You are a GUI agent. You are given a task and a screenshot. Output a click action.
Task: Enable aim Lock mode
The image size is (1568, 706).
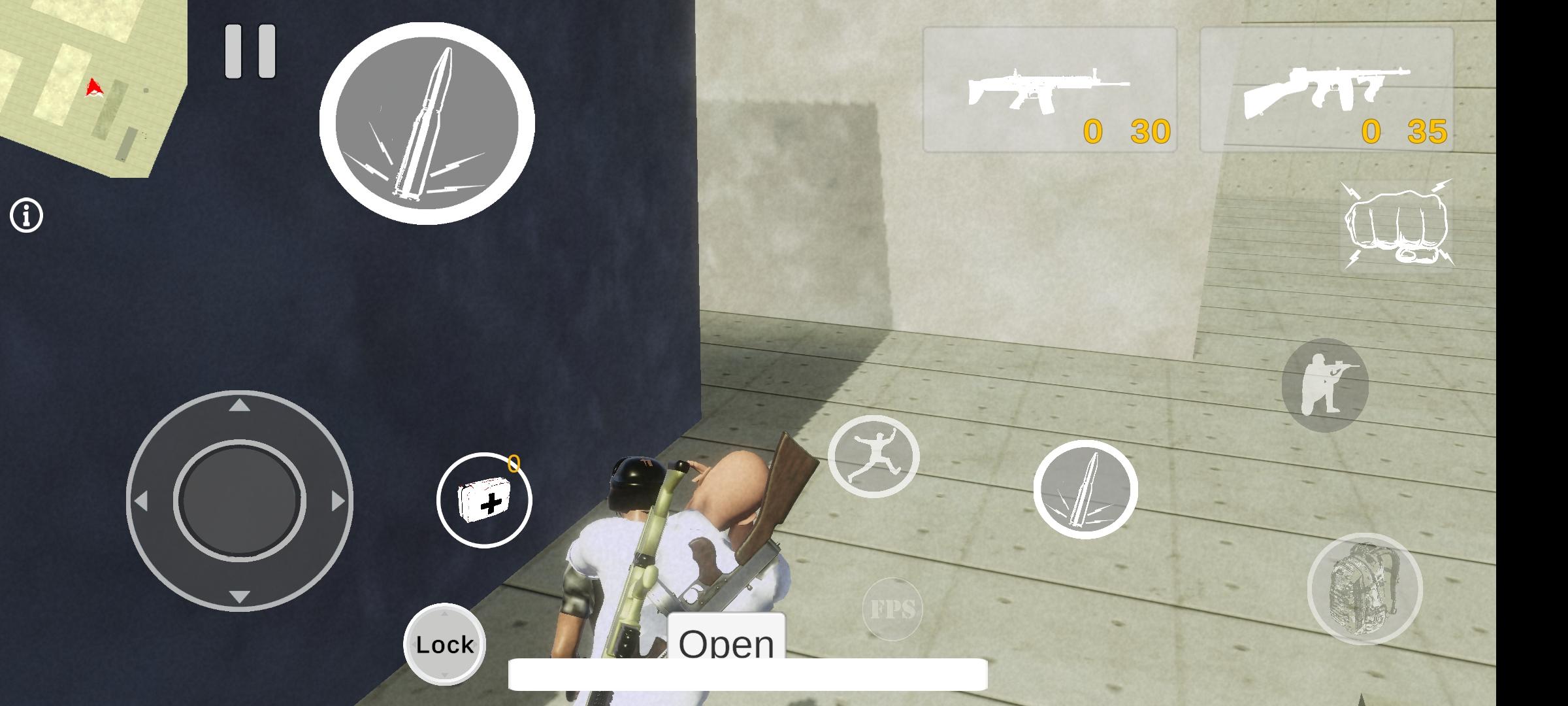[444, 644]
